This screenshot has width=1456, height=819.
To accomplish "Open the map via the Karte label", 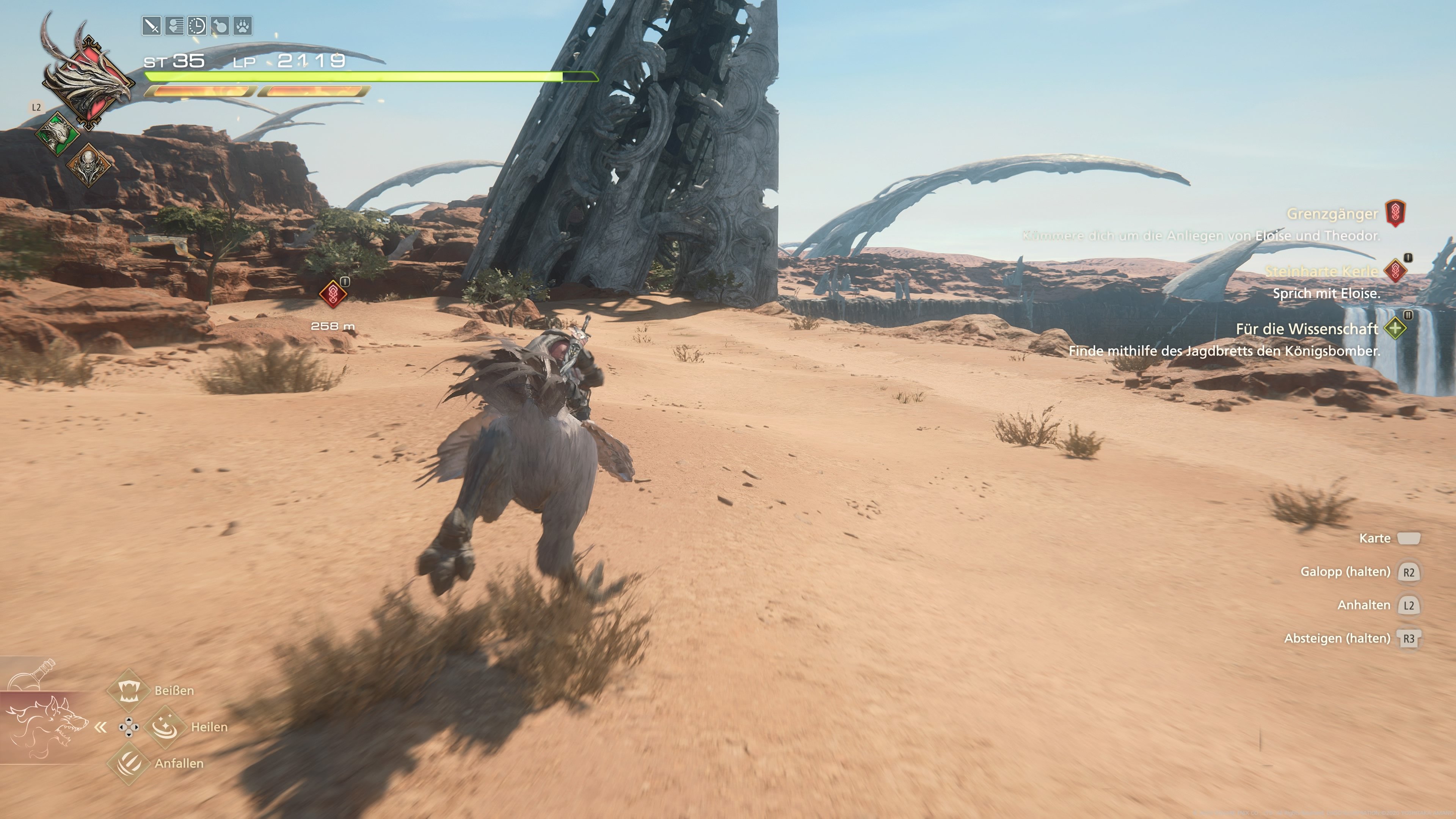I will [1374, 538].
